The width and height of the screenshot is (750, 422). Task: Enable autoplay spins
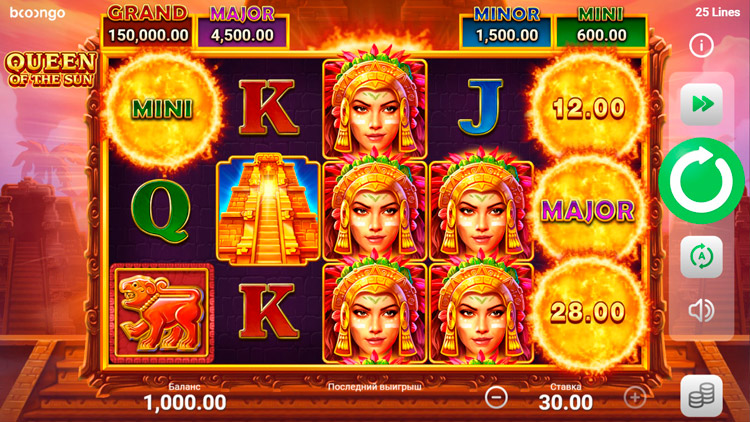pos(701,257)
